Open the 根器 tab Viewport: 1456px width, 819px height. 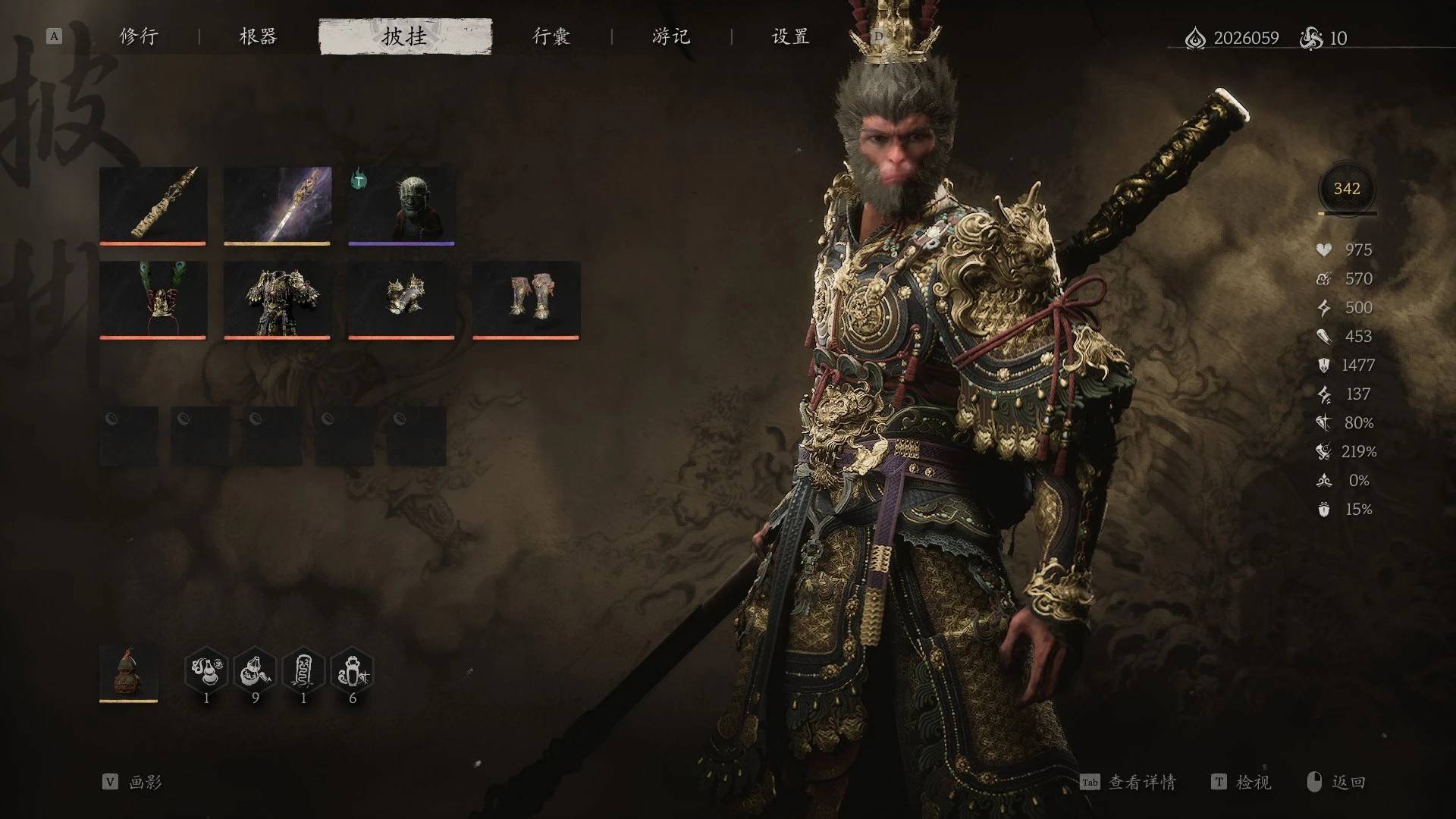click(258, 36)
